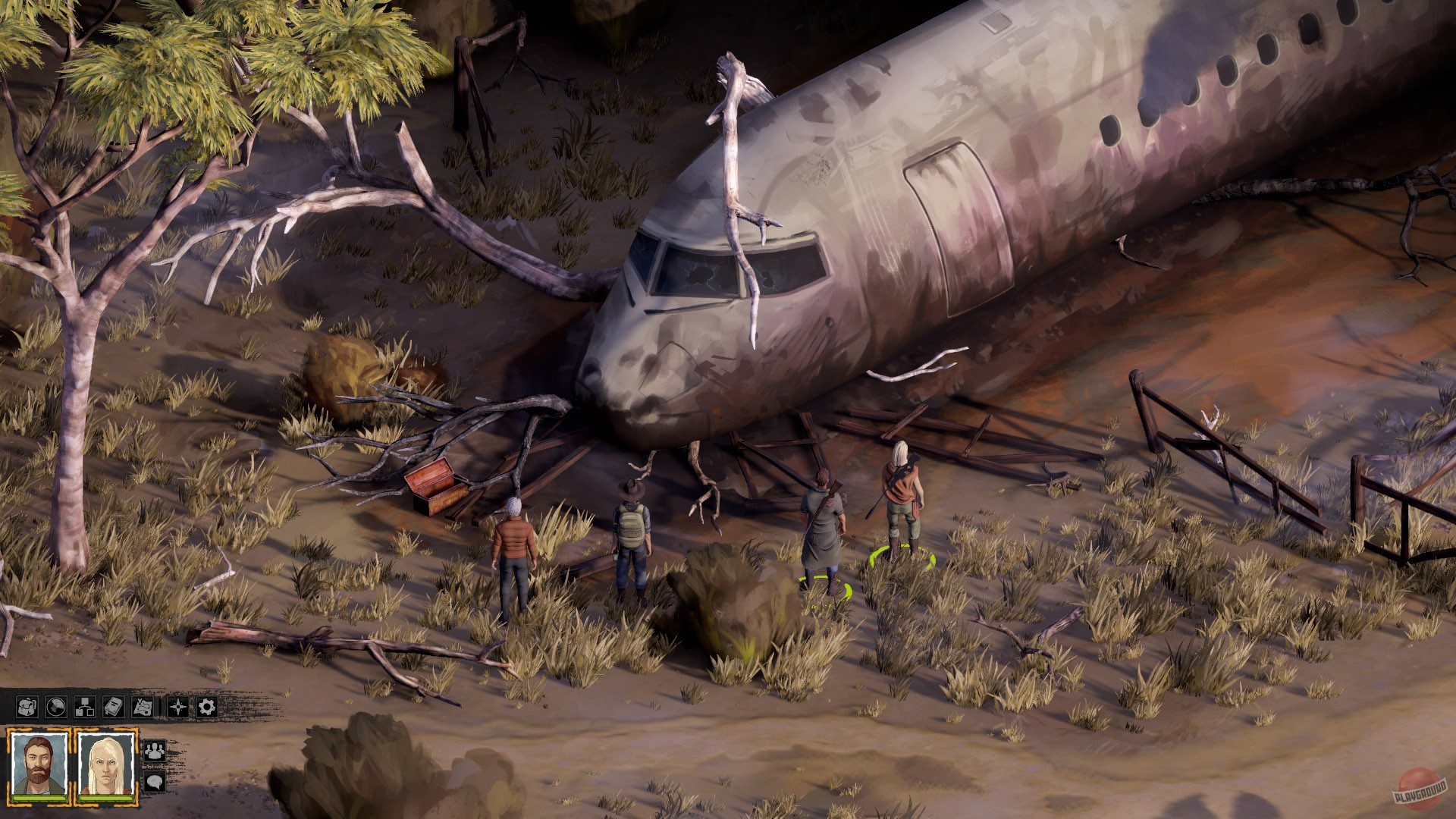Screen dimensions: 1456x819
Task: Open the inventory backpack
Action: (x=27, y=708)
